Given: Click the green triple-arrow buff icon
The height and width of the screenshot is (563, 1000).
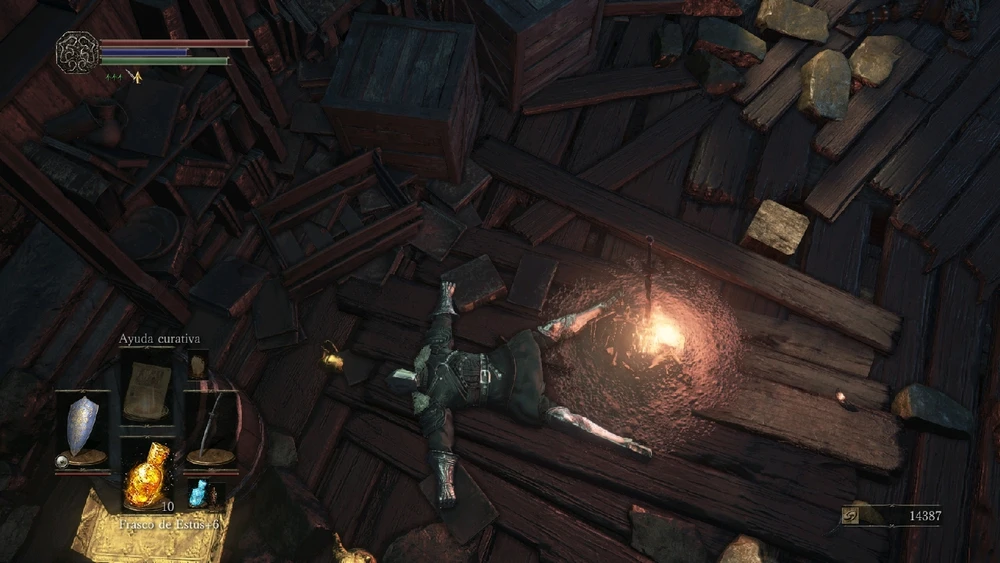Looking at the screenshot, I should coord(114,76).
